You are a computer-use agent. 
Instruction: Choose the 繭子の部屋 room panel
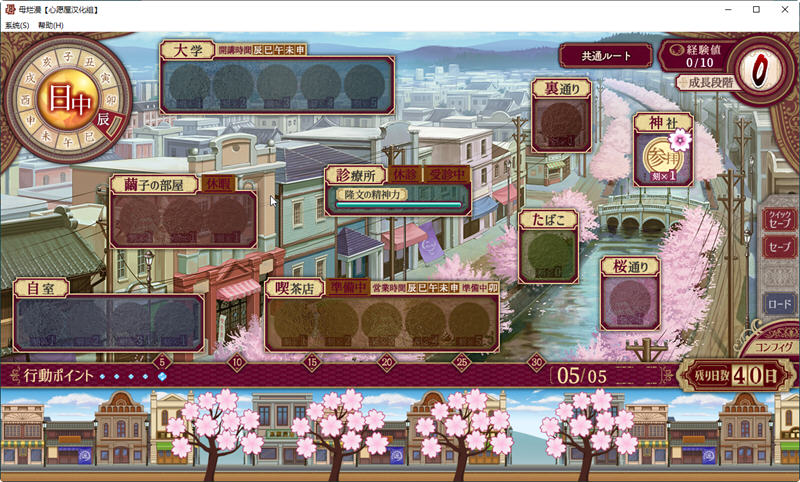click(183, 215)
